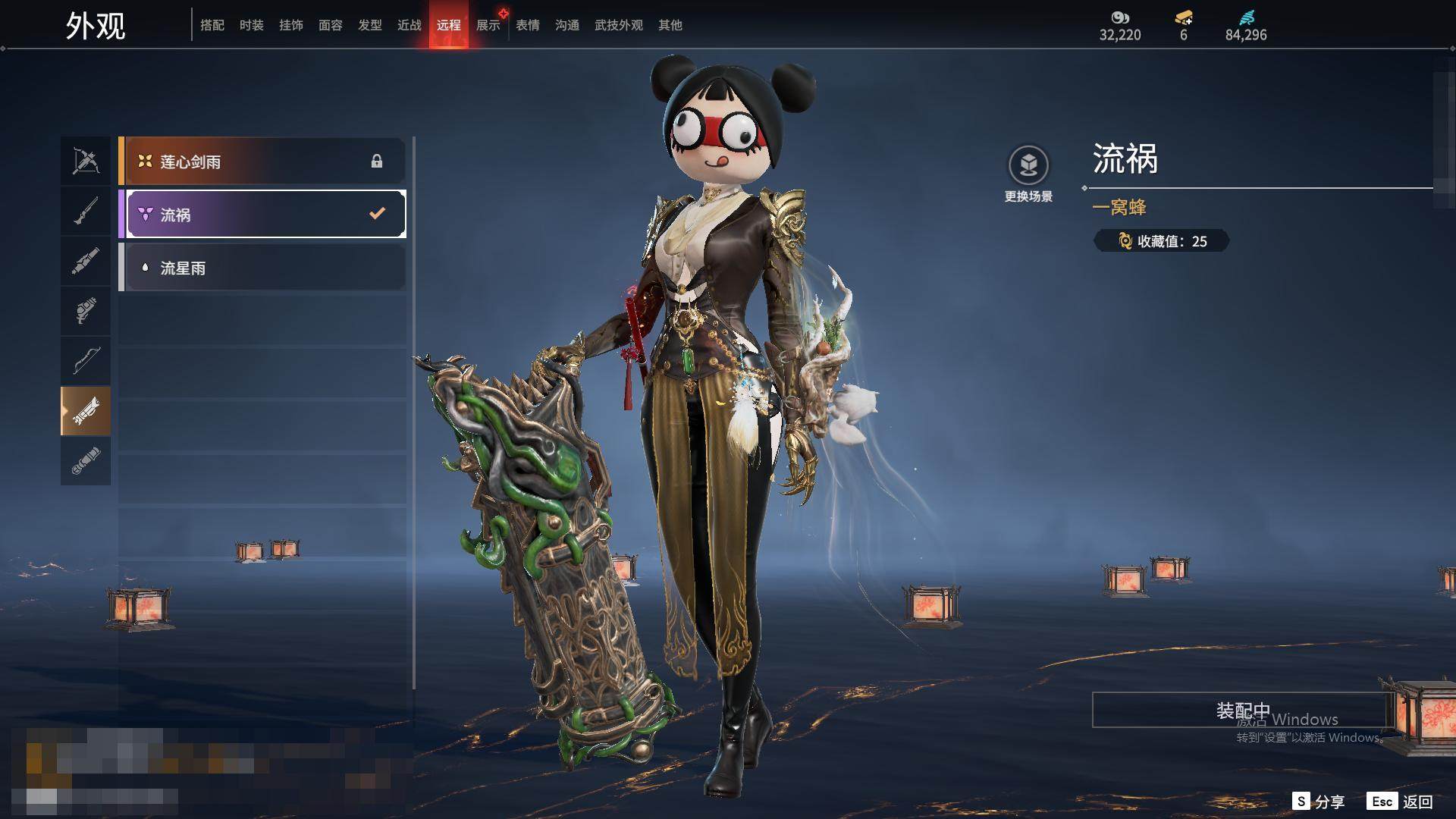1456x819 pixels.
Task: Click the 分享 share button
Action: 1319,802
